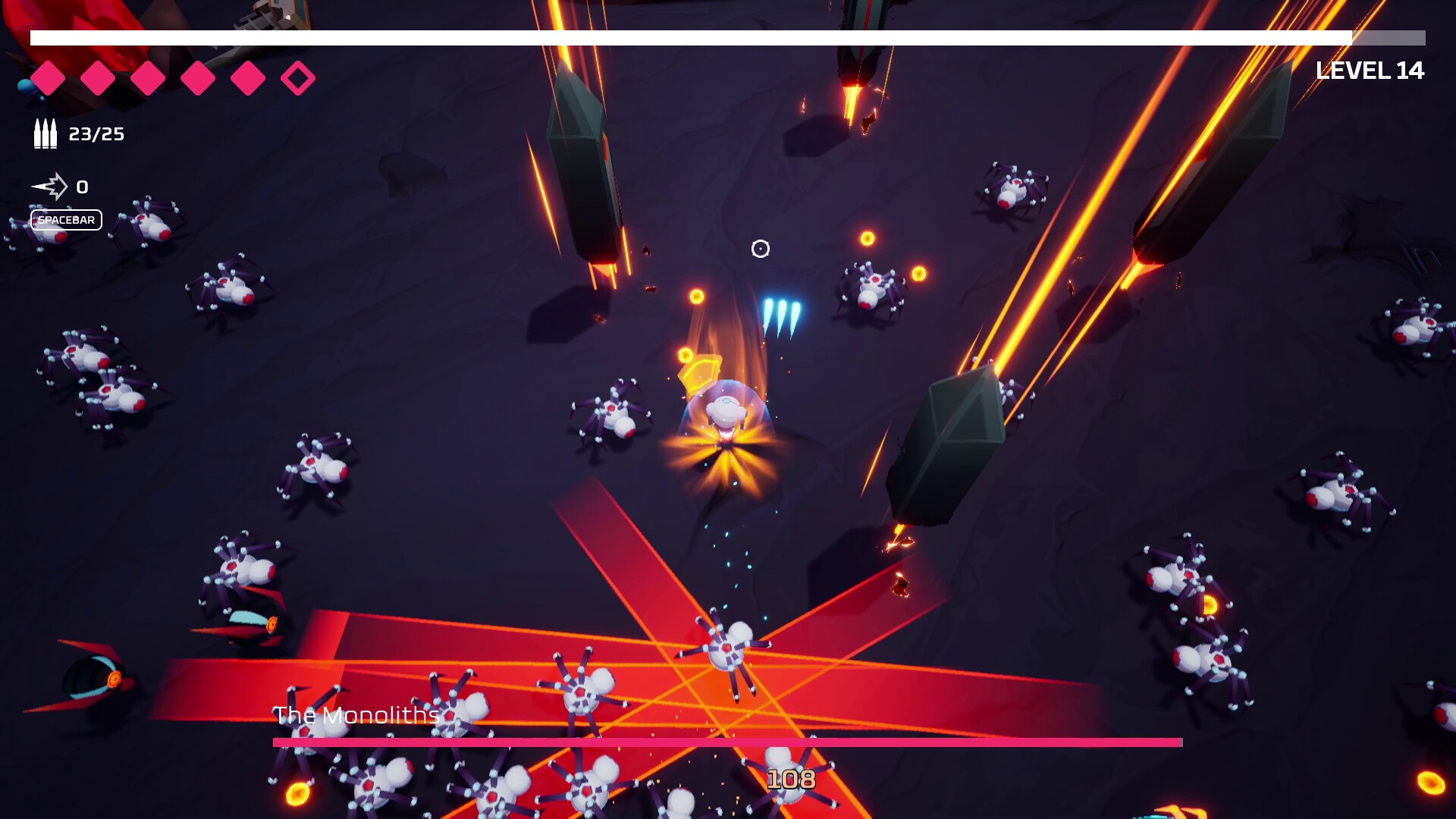Click the bullet ammo icon

44,134
